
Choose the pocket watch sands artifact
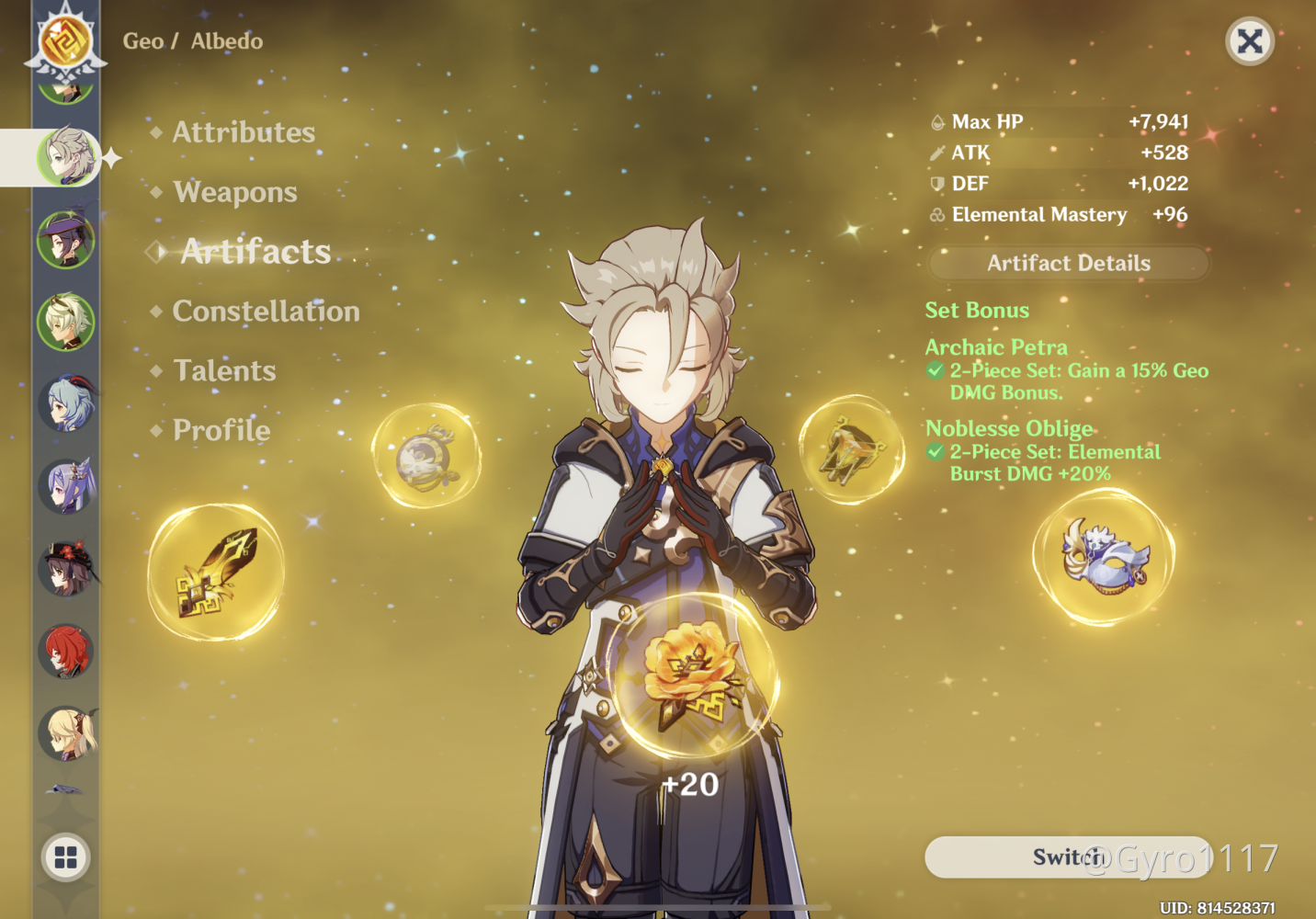tap(425, 456)
